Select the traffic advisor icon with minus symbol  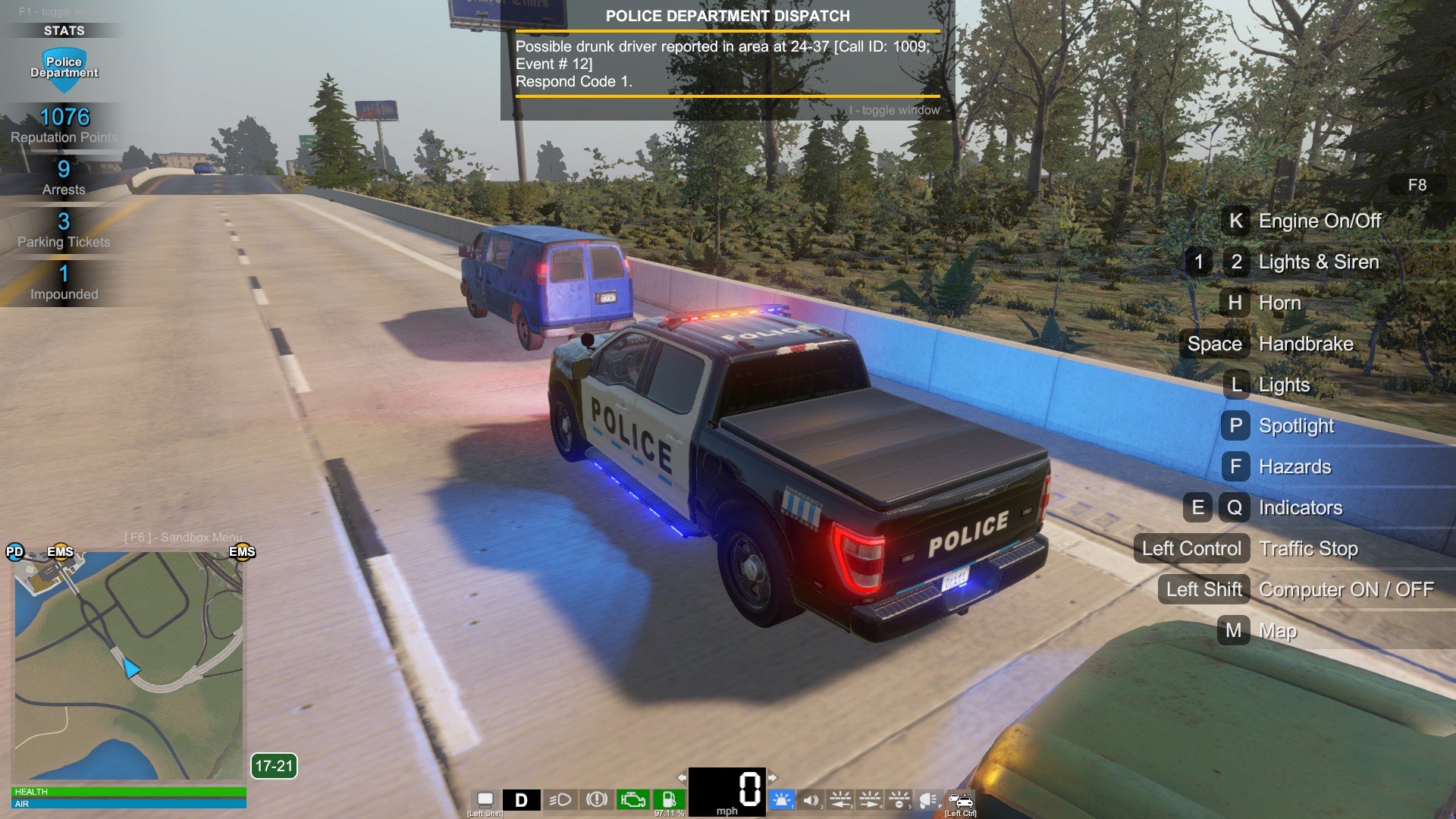point(899,799)
